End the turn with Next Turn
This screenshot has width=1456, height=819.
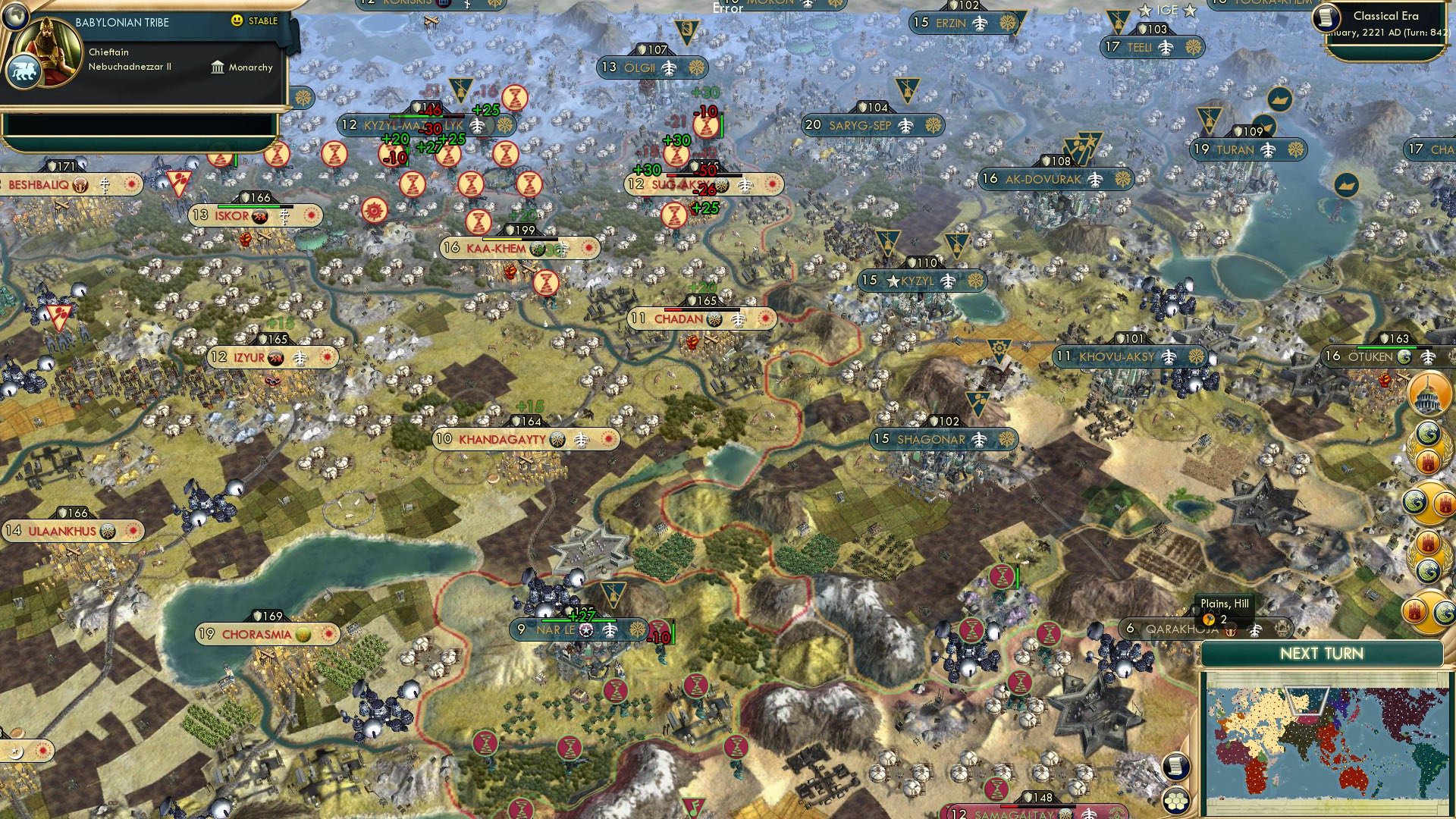[1321, 654]
